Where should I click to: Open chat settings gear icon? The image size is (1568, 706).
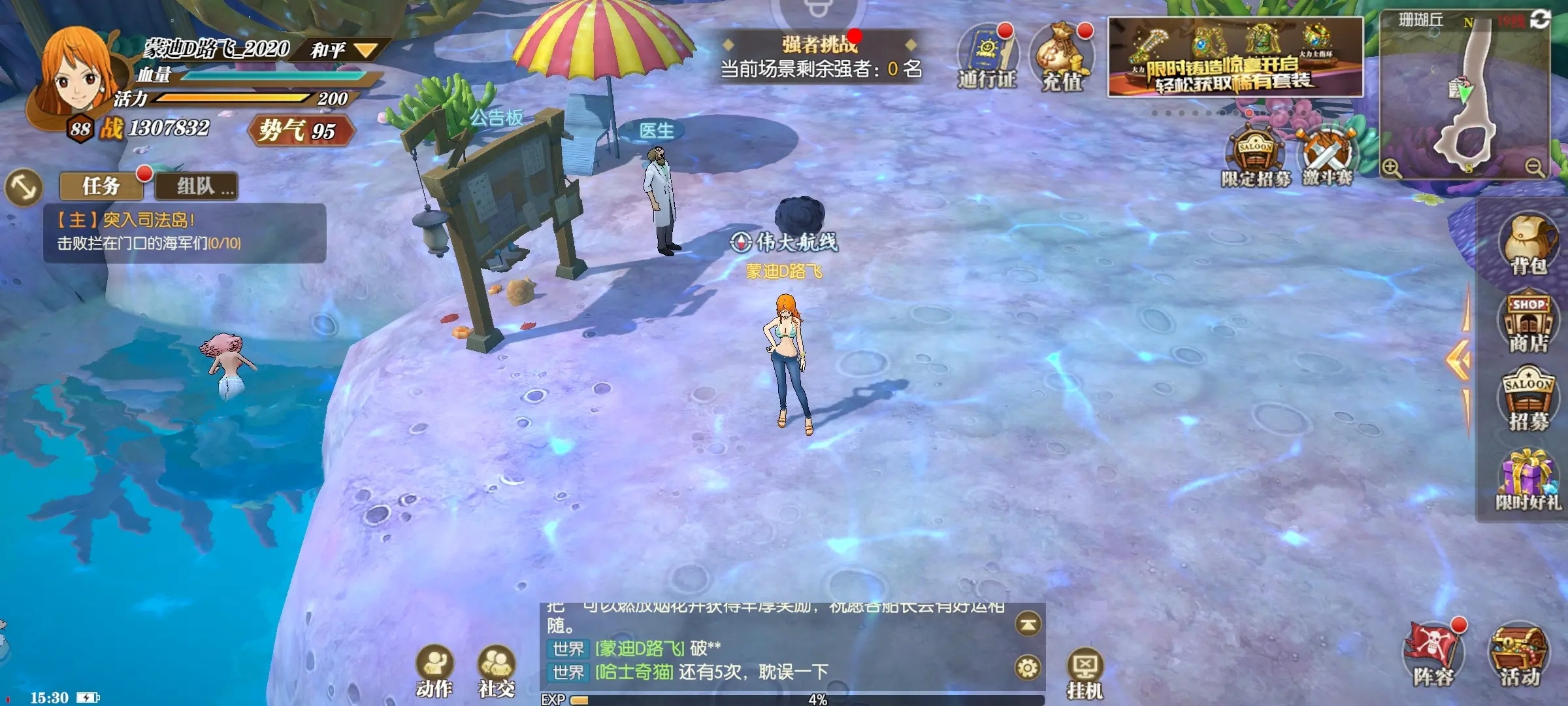(1028, 668)
